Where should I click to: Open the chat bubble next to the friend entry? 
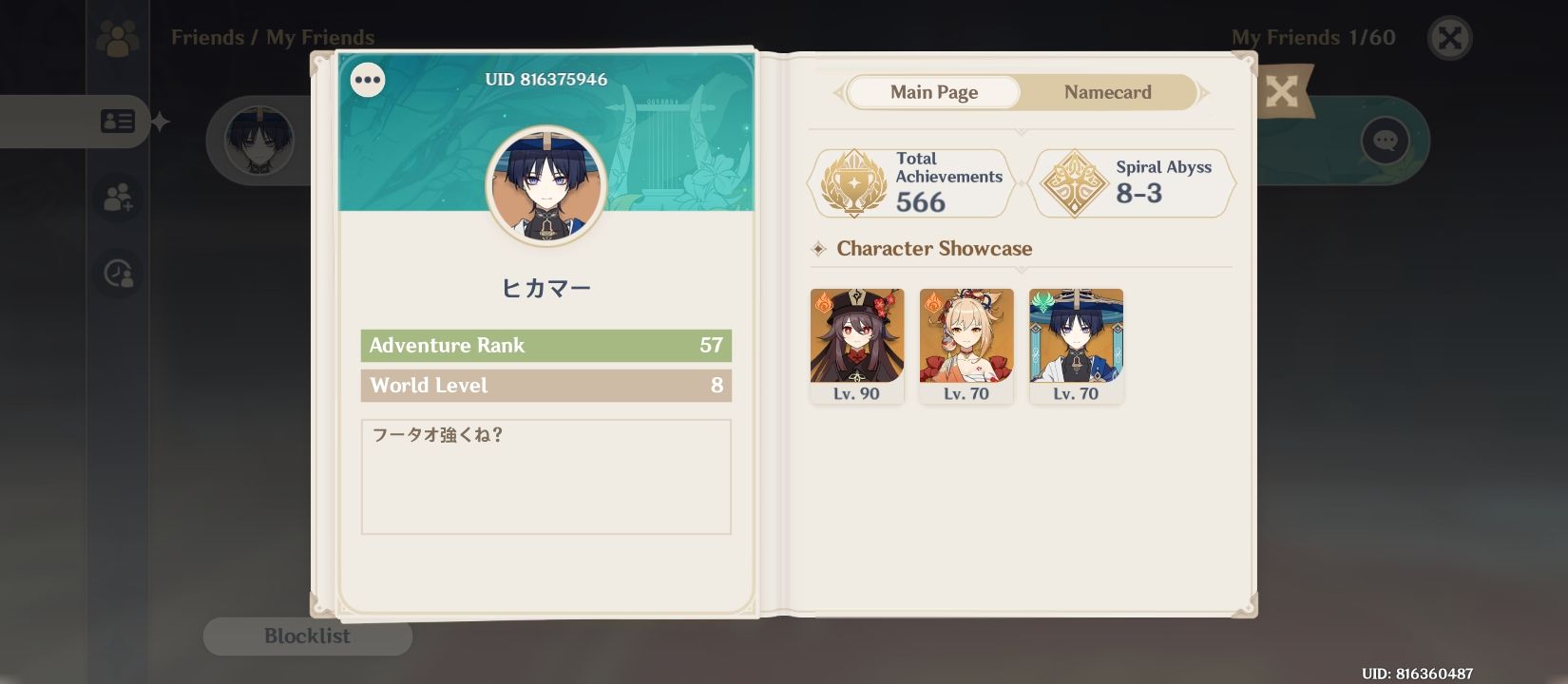pyautogui.click(x=1385, y=140)
